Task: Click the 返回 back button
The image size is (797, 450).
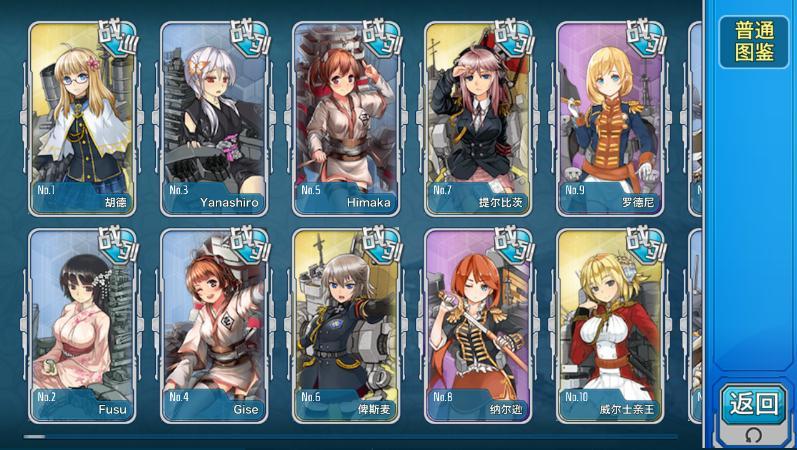Action: (753, 404)
